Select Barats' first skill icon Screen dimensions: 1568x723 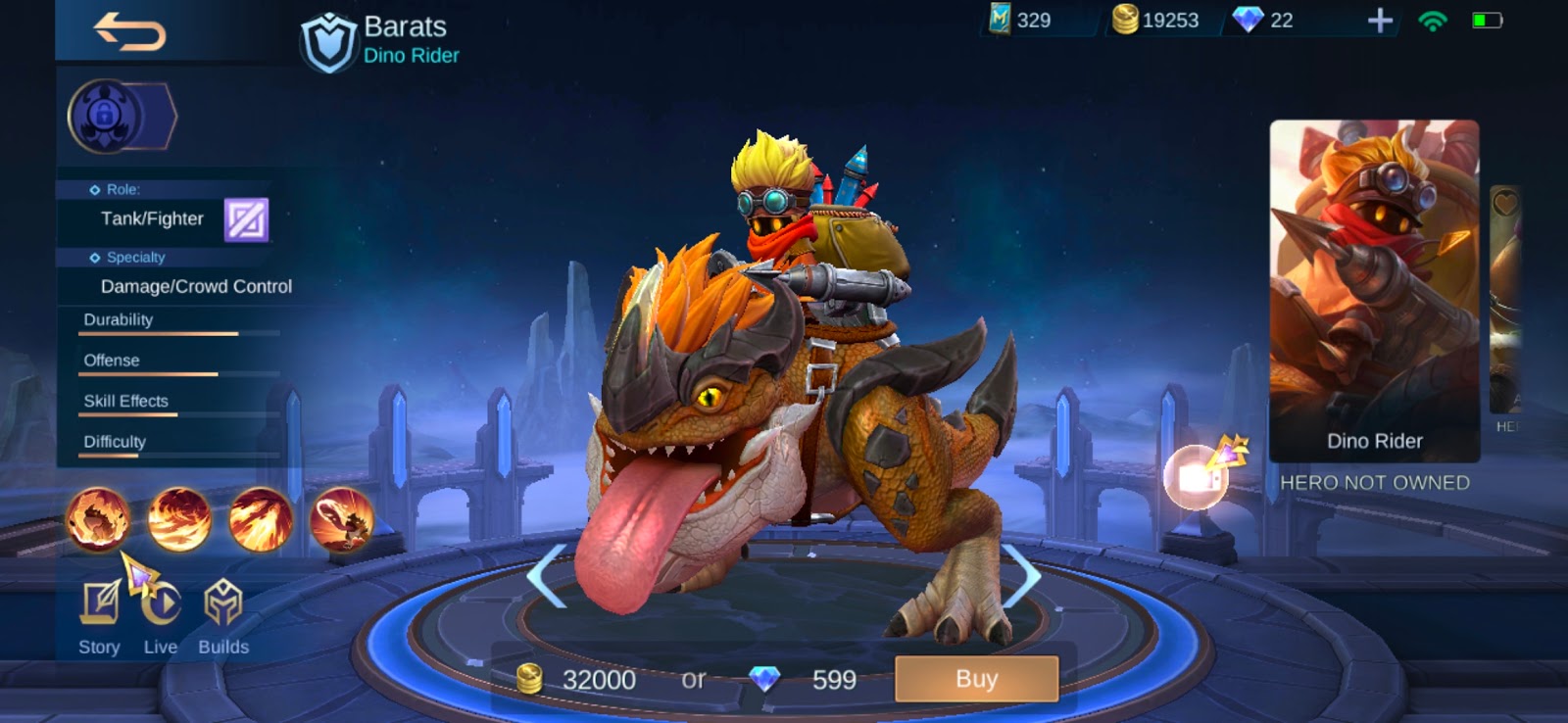tap(97, 520)
